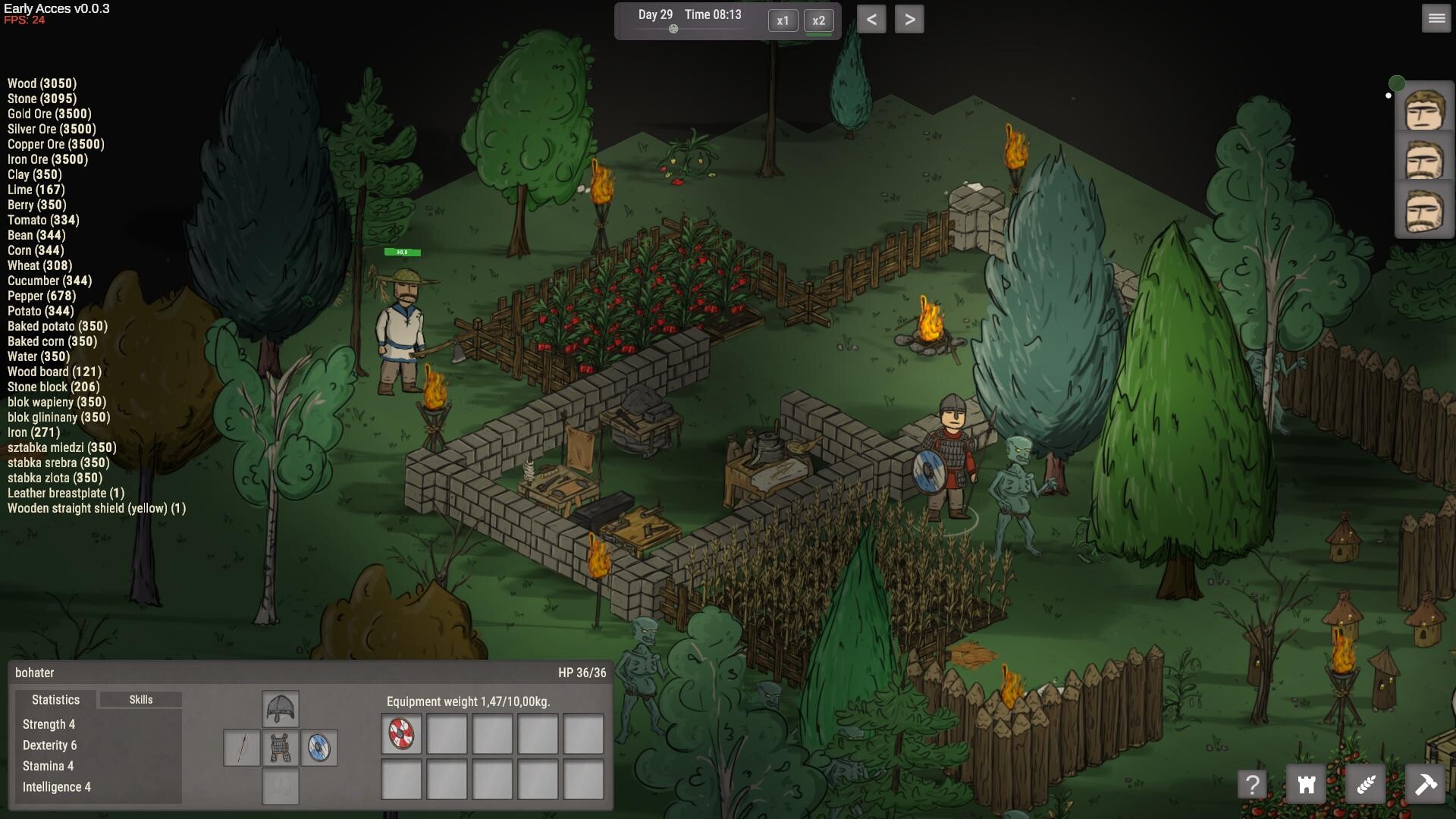Screen dimensions: 1456x819
Task: Select the equipped blue shield icon
Action: click(x=318, y=745)
